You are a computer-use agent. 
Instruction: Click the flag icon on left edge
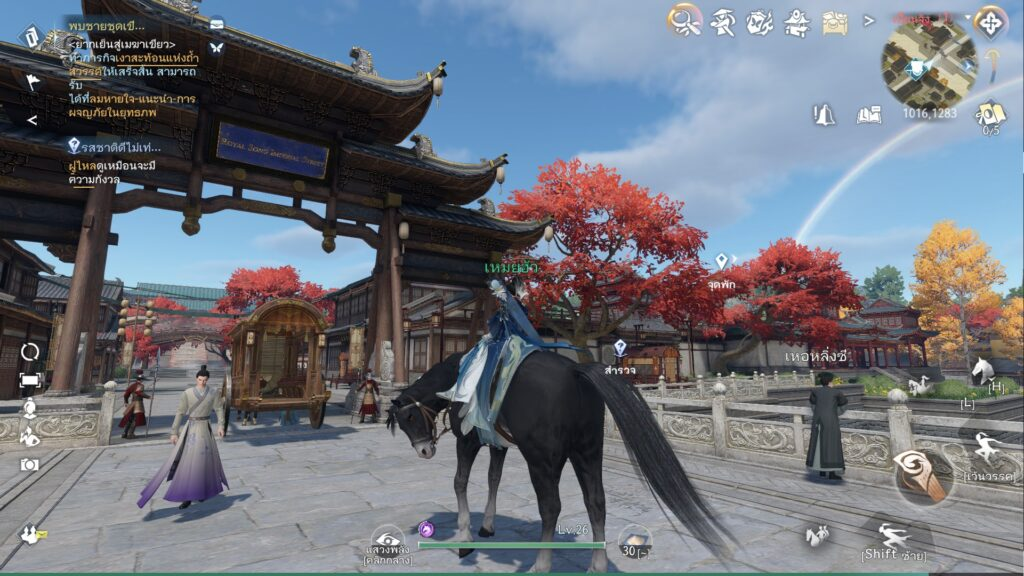[33, 82]
